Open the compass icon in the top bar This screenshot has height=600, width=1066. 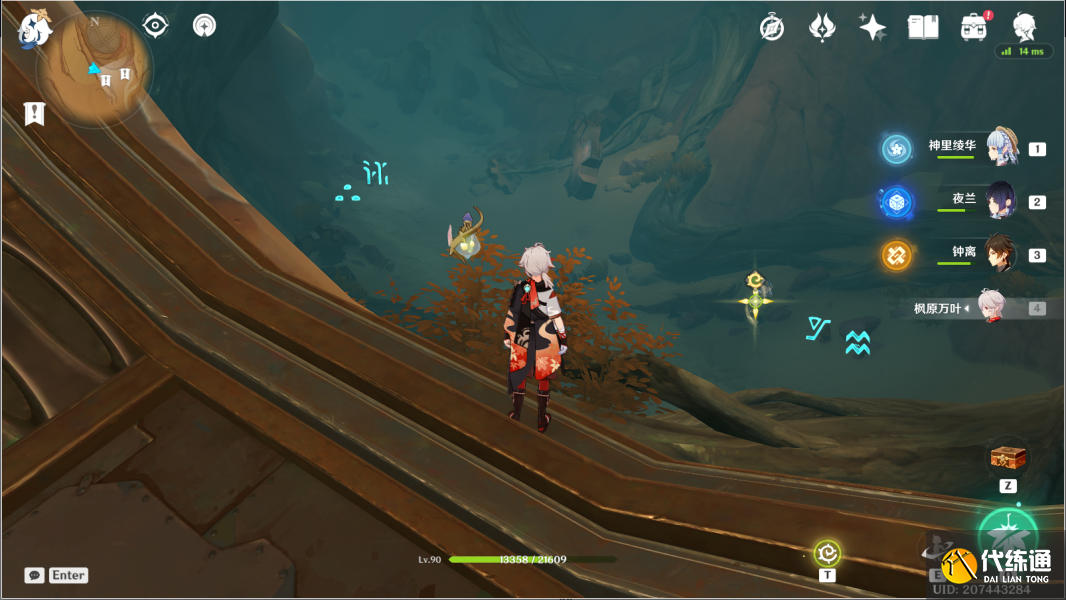tap(772, 27)
